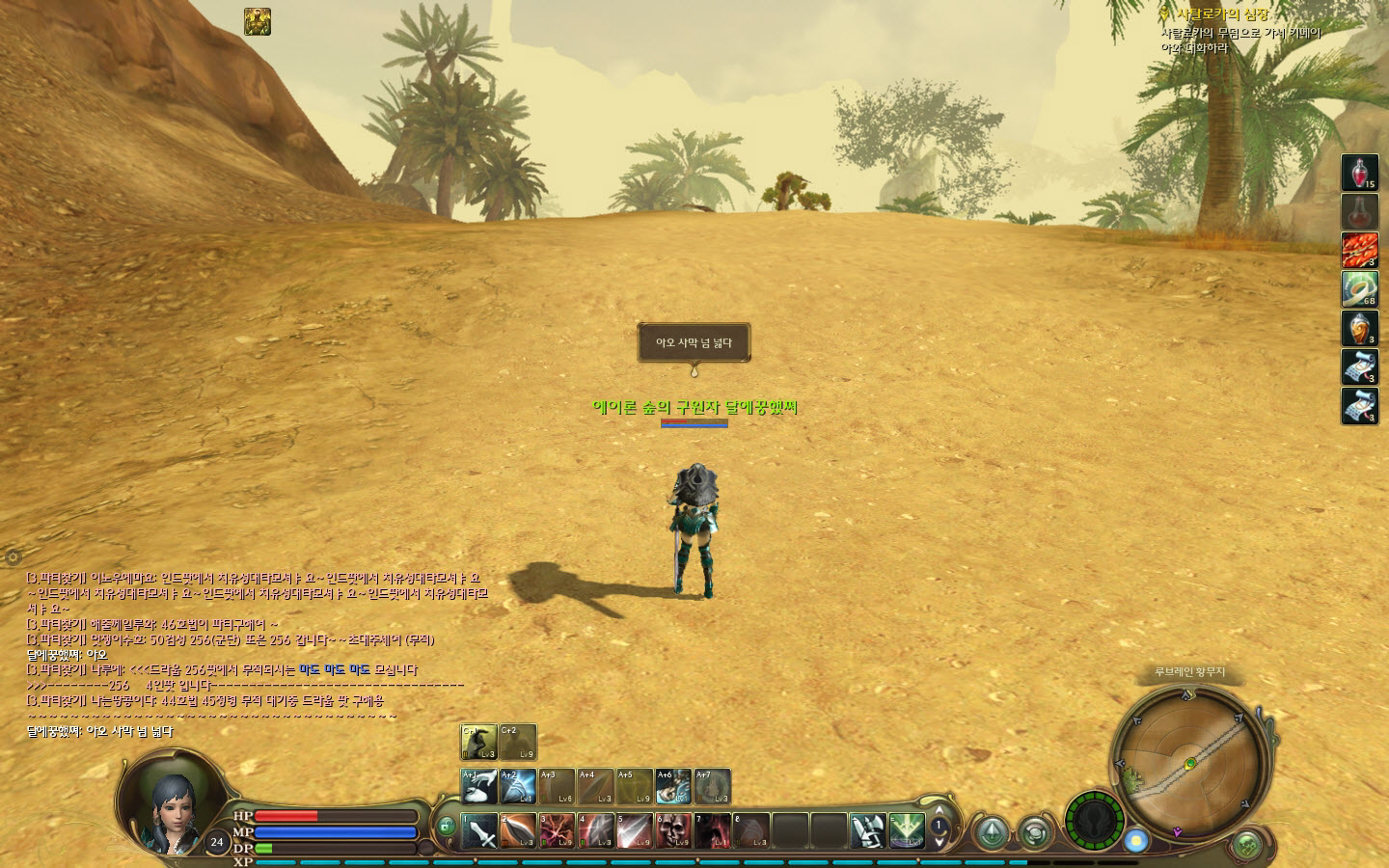The height and width of the screenshot is (868, 1389).
Task: Use the orange swirl flask item
Action: (x=1360, y=329)
